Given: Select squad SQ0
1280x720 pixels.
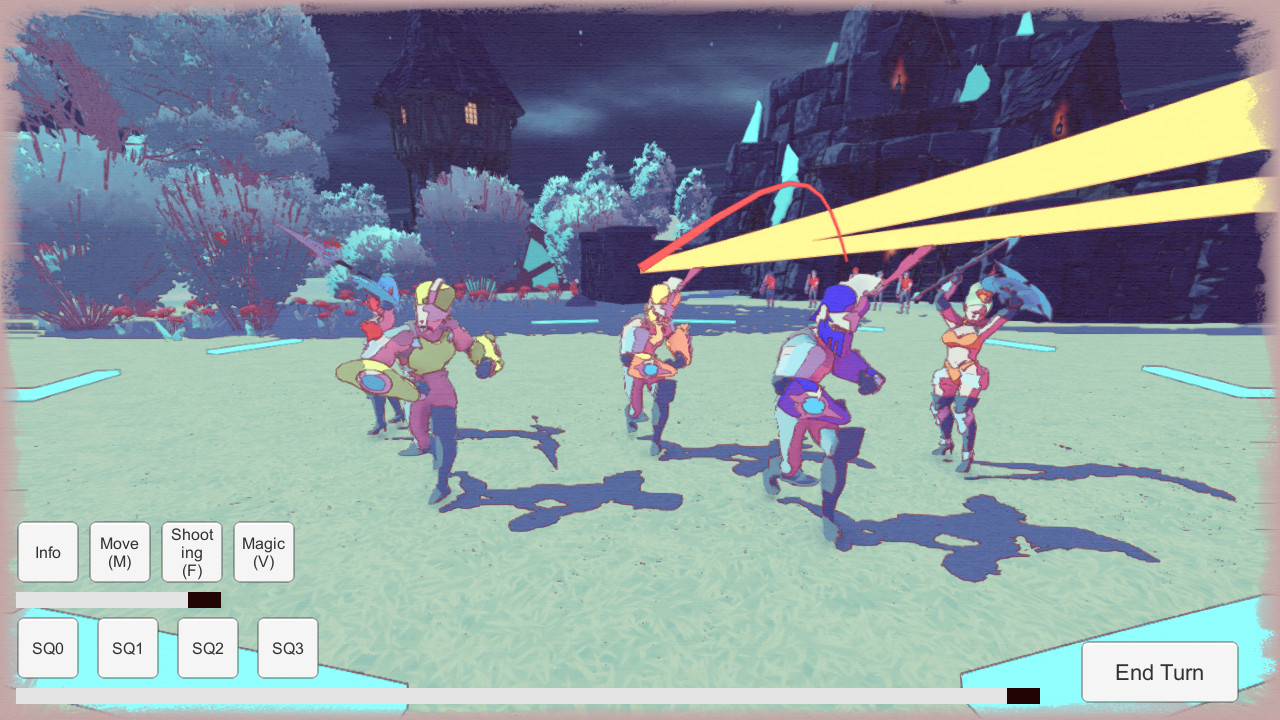Looking at the screenshot, I should pyautogui.click(x=47, y=647).
